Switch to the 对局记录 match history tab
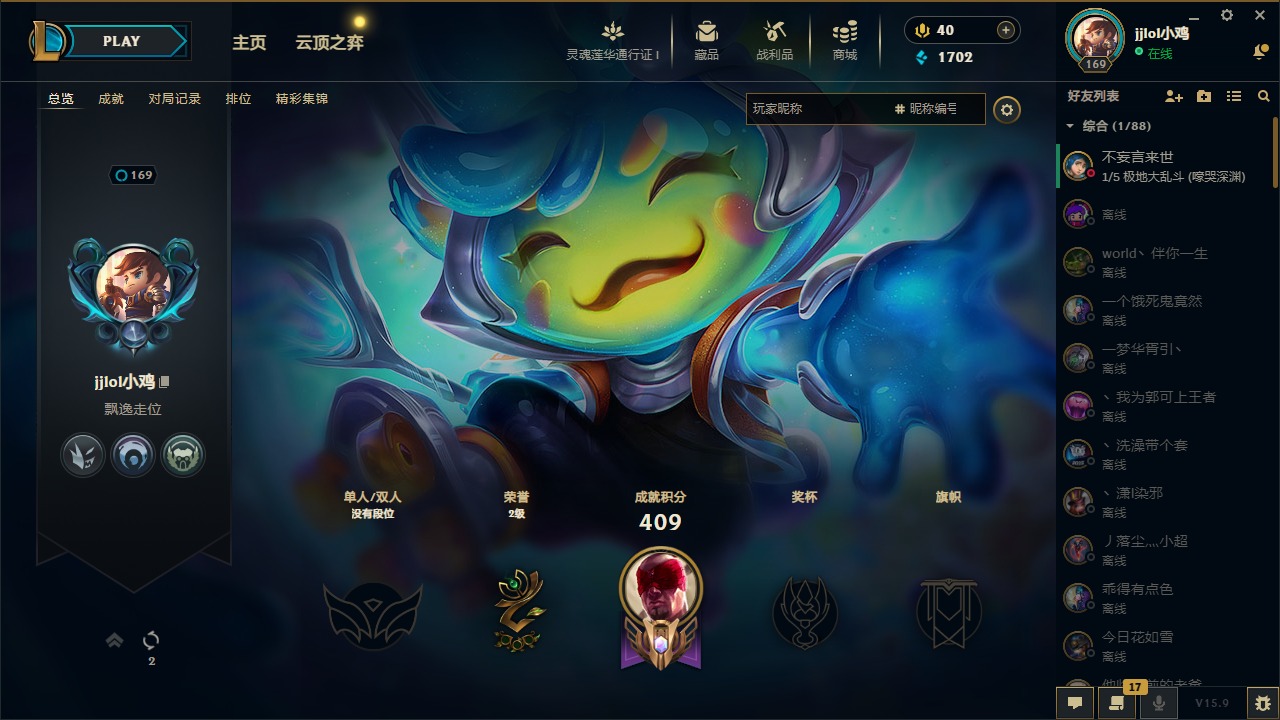The image size is (1280, 720). coord(175,99)
